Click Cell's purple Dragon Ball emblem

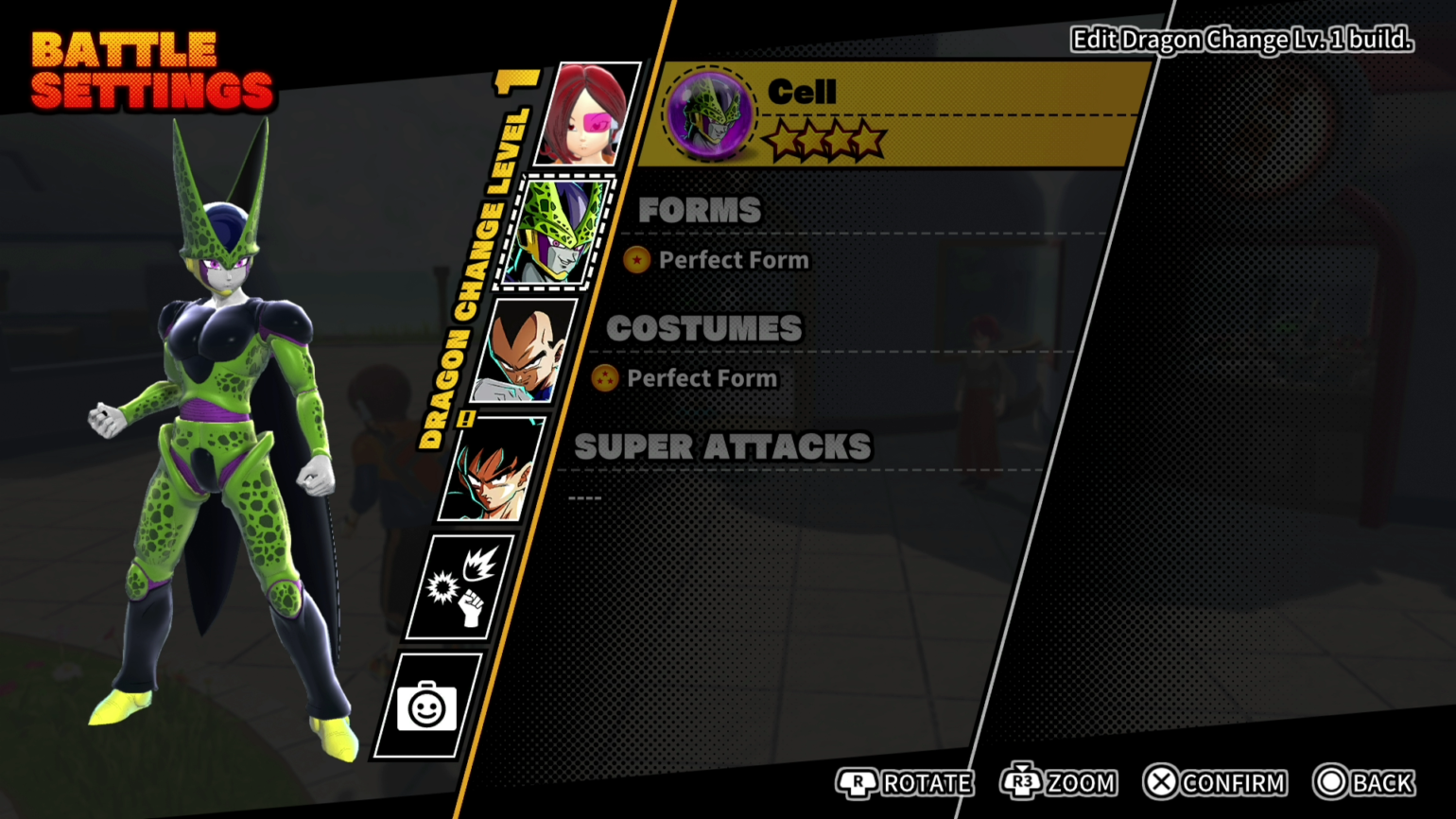(x=707, y=113)
